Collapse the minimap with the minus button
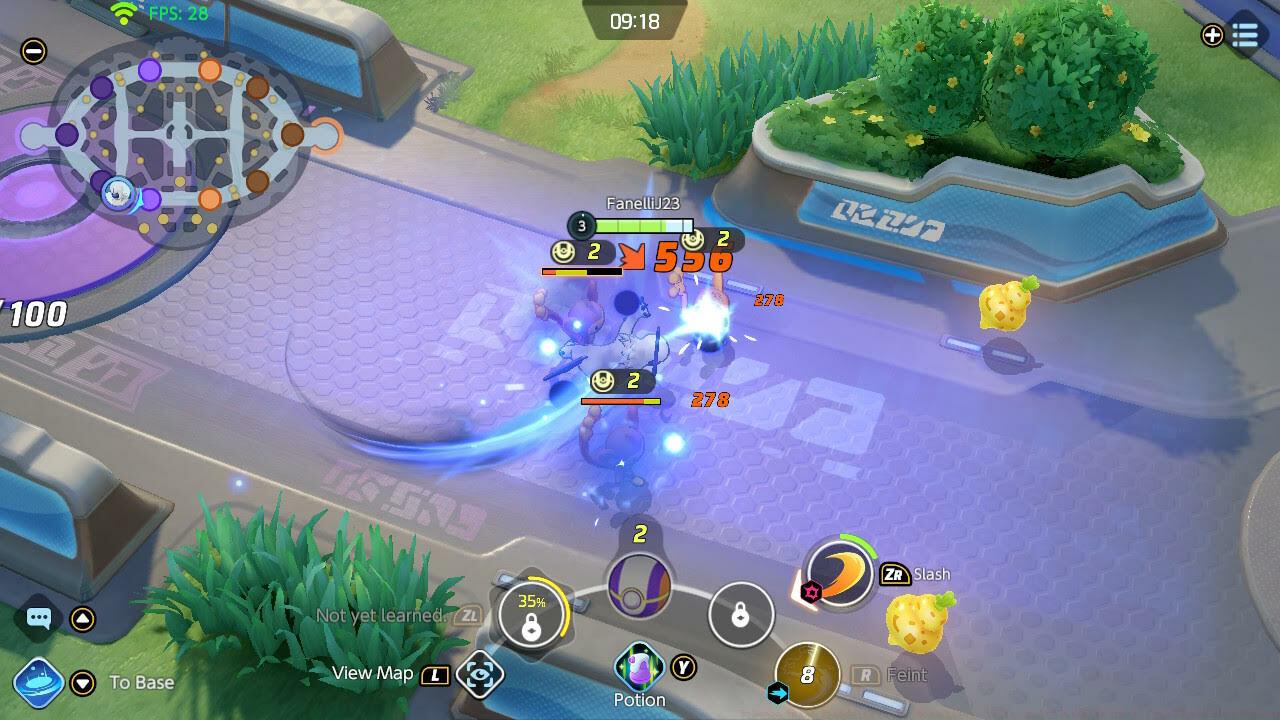Image resolution: width=1280 pixels, height=720 pixels. point(34,51)
